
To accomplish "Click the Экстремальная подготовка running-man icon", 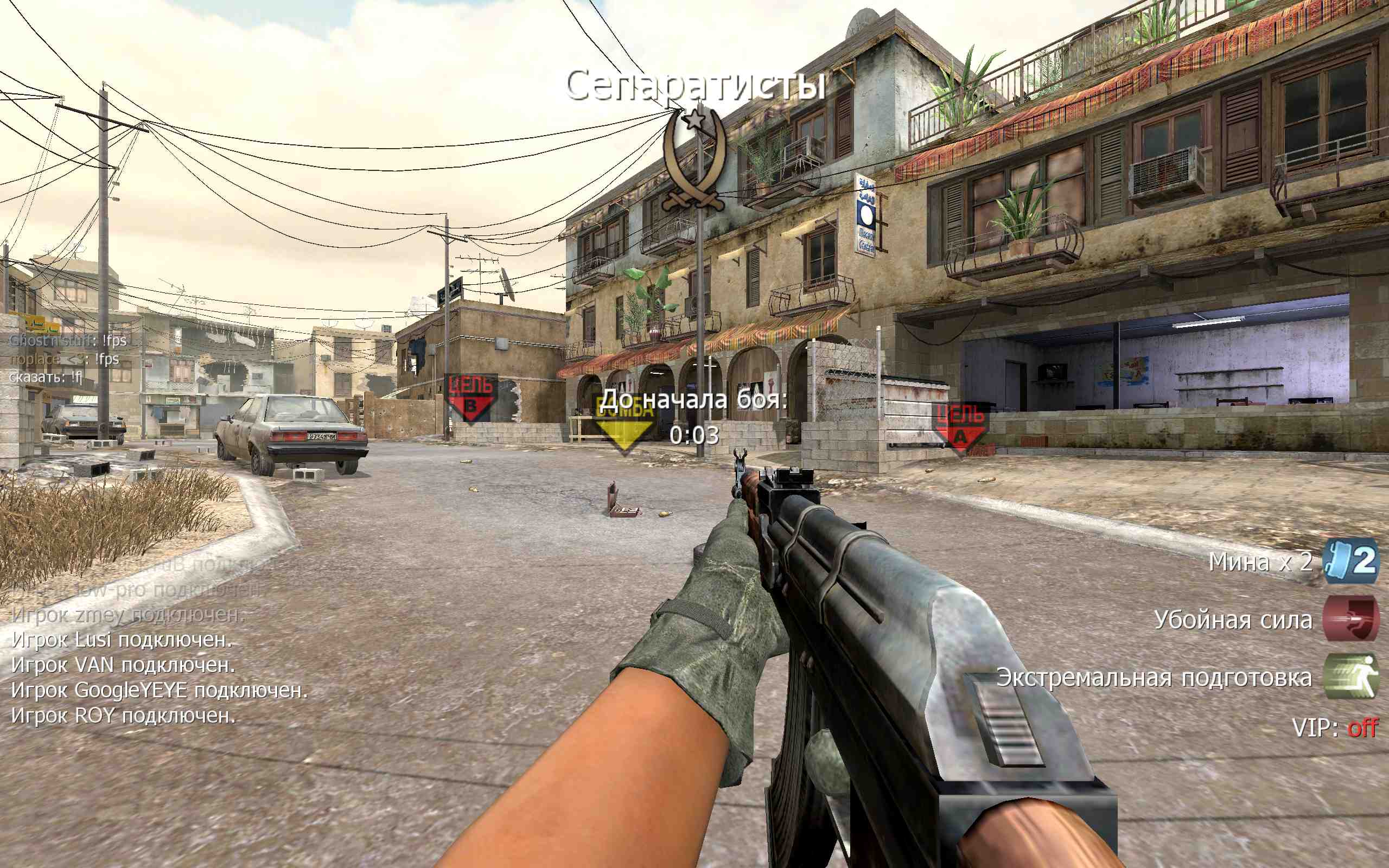I will click(x=1350, y=677).
